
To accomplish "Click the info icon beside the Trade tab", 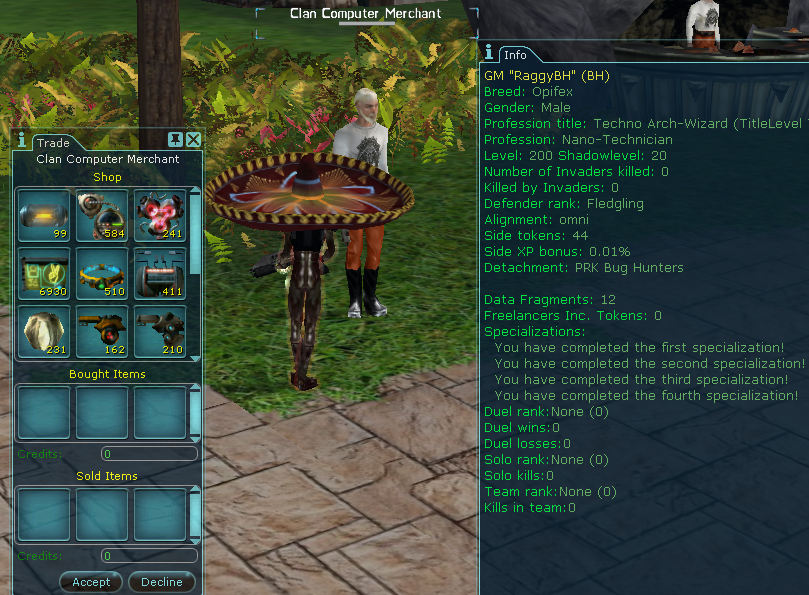I will click(x=23, y=140).
